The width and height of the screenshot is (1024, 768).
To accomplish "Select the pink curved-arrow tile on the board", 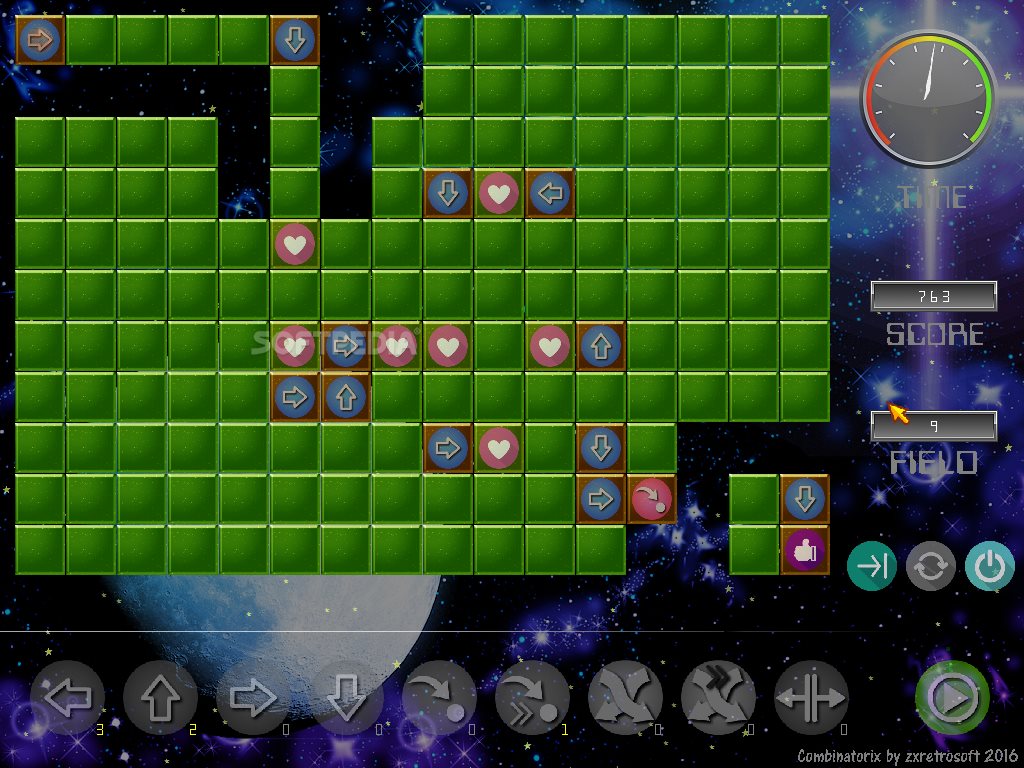I will click(x=651, y=499).
